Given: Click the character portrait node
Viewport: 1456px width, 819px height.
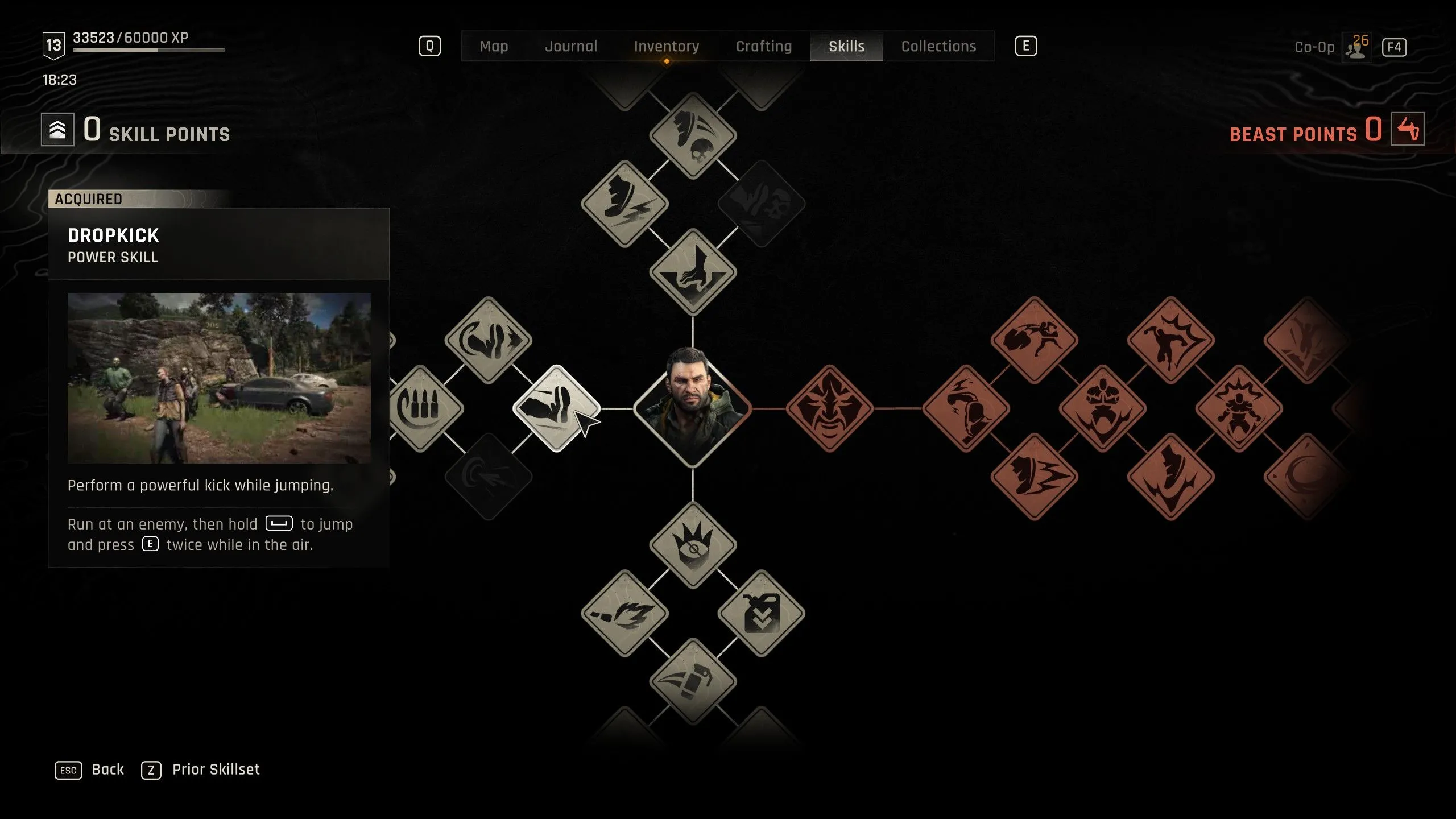Looking at the screenshot, I should [x=692, y=407].
